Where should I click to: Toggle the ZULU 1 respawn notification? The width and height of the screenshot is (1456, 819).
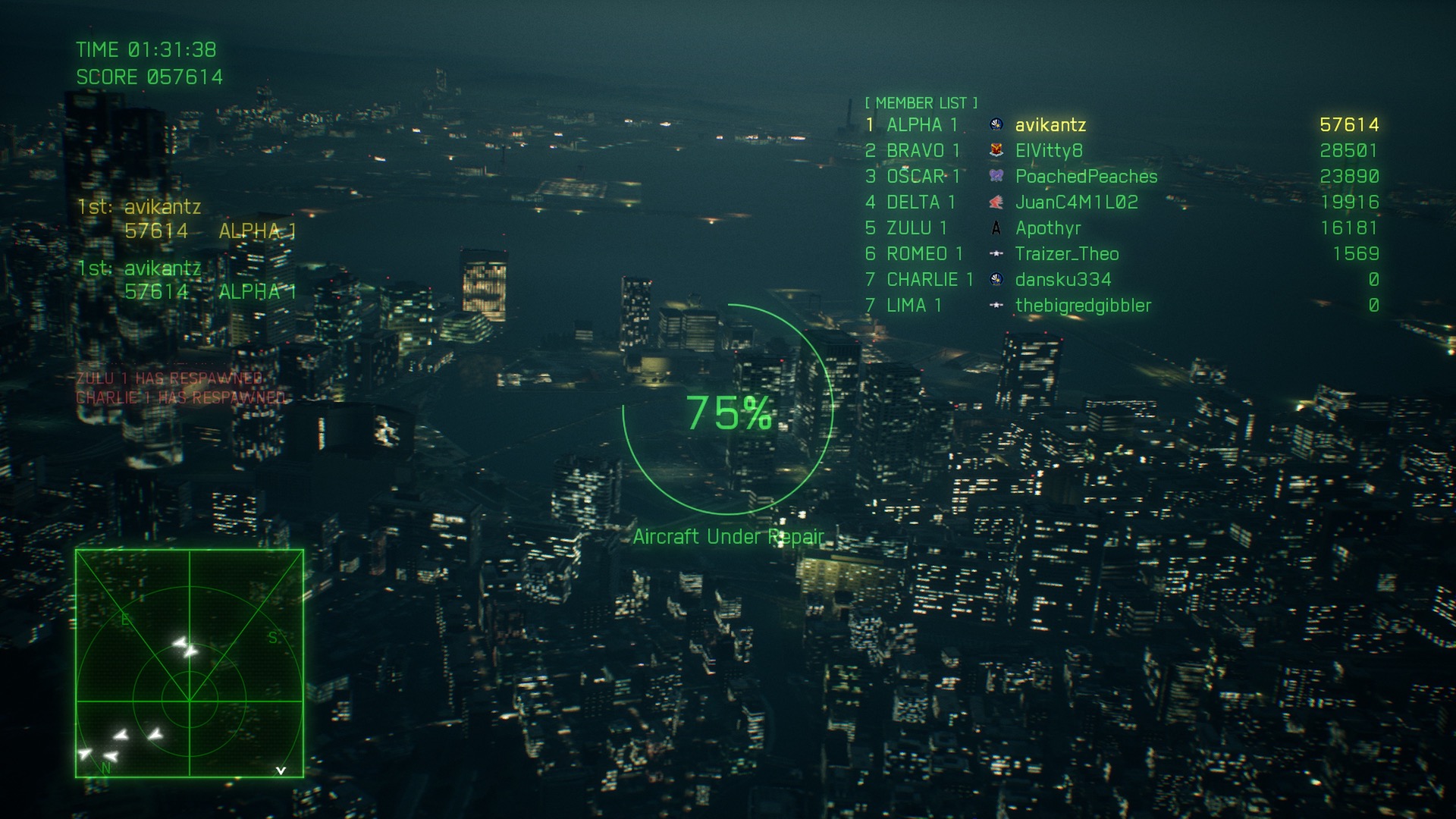(167, 377)
